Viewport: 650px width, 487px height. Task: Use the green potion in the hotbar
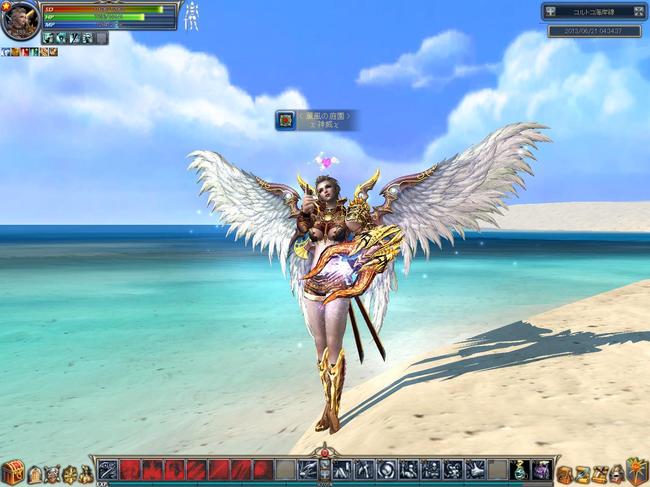(520, 469)
